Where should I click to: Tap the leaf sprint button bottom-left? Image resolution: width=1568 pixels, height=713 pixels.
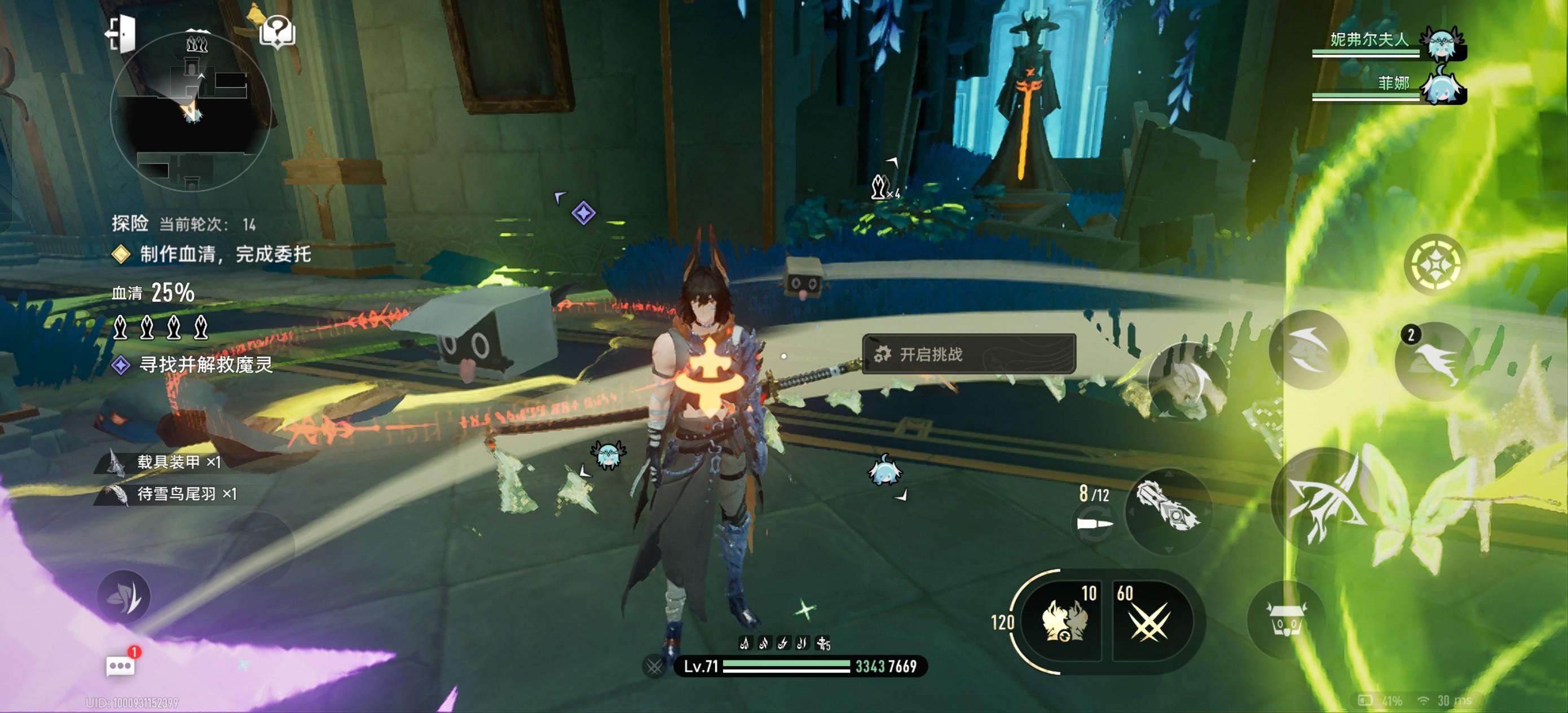coord(124,597)
